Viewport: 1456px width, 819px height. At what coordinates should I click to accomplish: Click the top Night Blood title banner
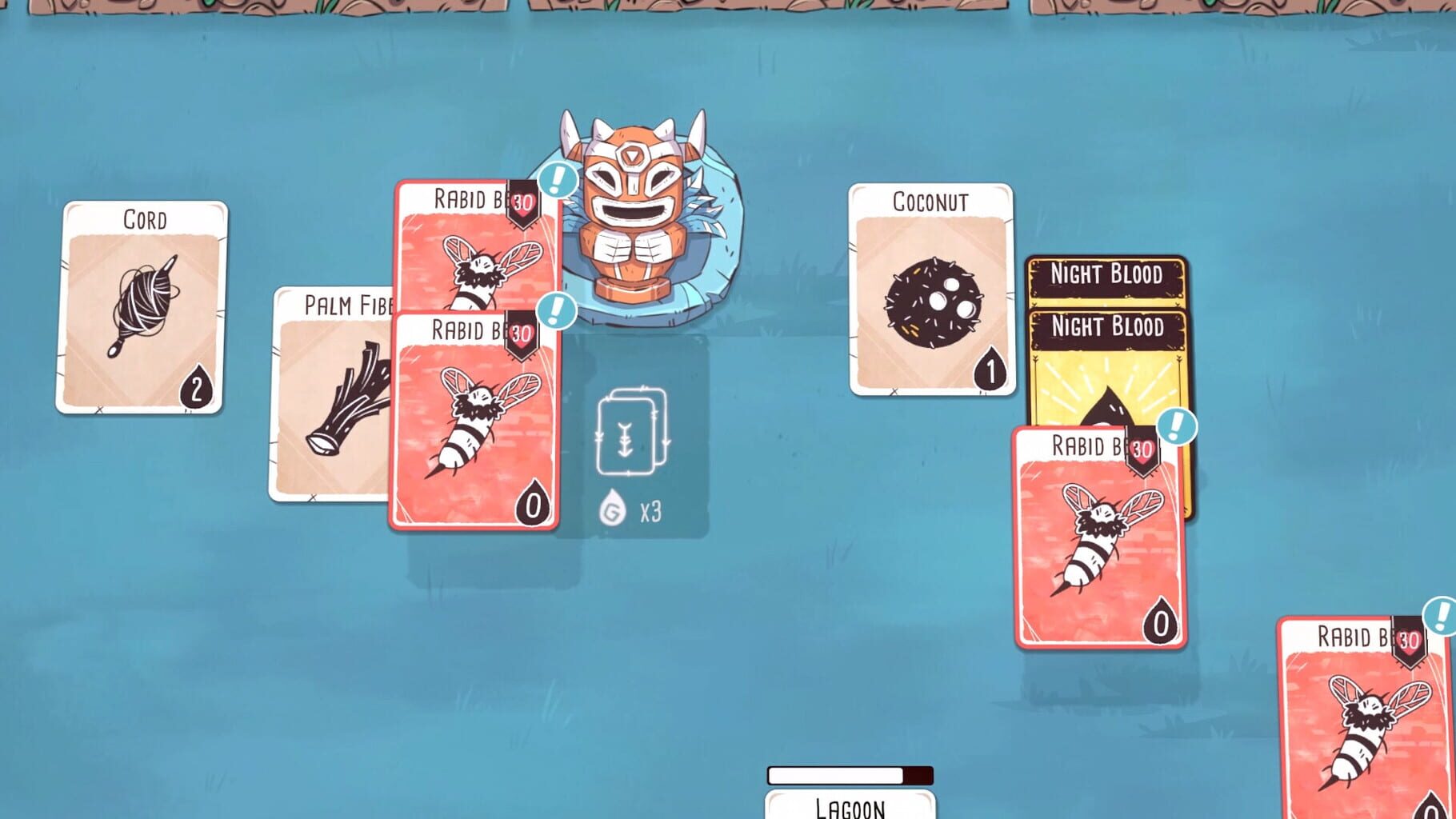click(x=1109, y=275)
